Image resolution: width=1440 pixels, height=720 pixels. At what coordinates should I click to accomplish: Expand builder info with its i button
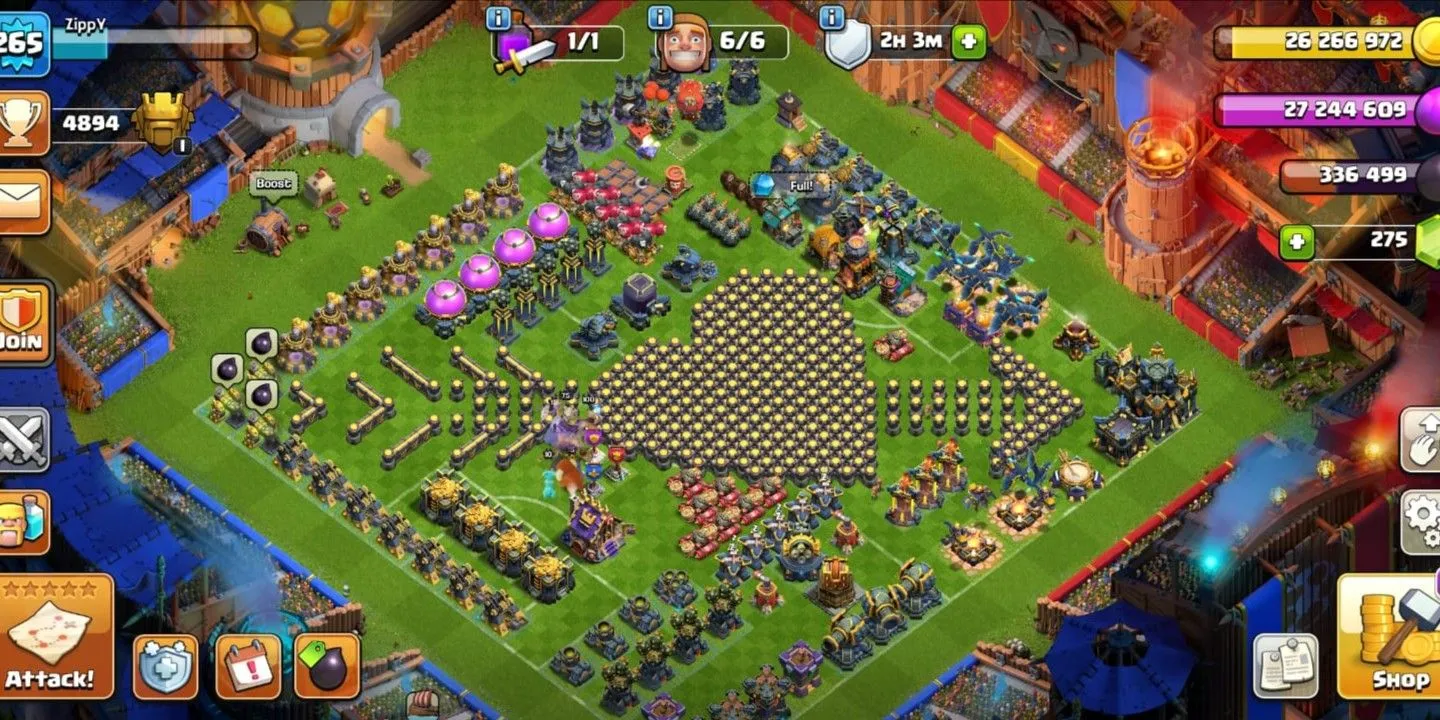click(x=662, y=15)
